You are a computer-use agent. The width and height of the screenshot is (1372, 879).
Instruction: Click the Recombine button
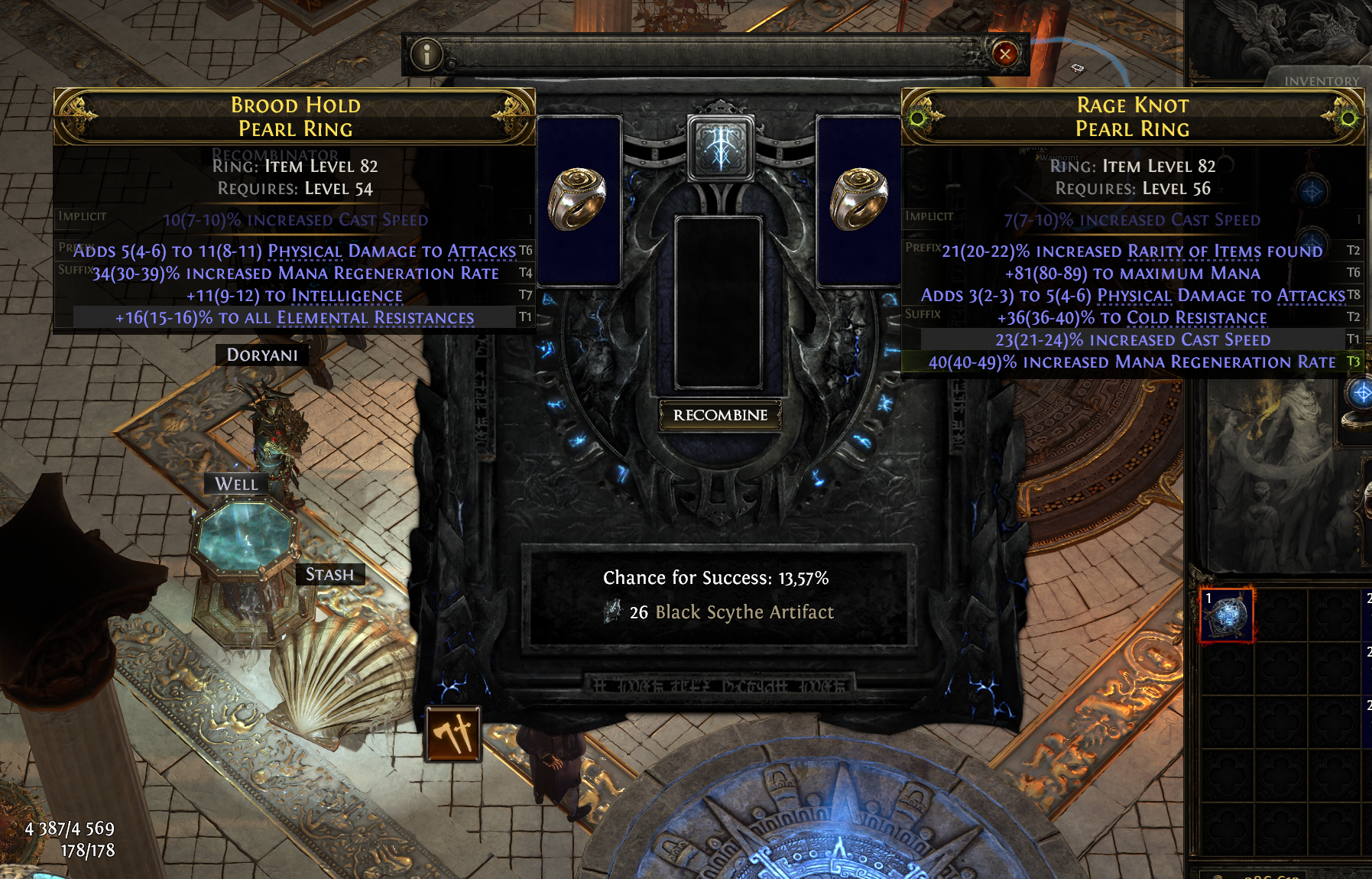point(720,415)
